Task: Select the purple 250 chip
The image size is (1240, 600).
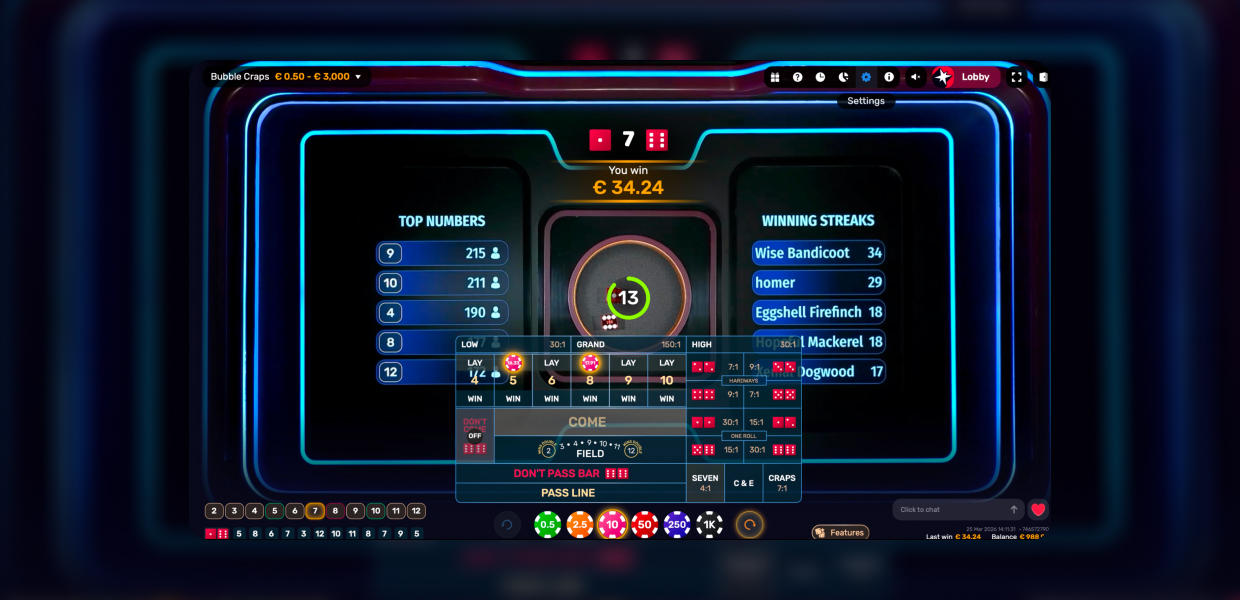Action: tap(677, 524)
